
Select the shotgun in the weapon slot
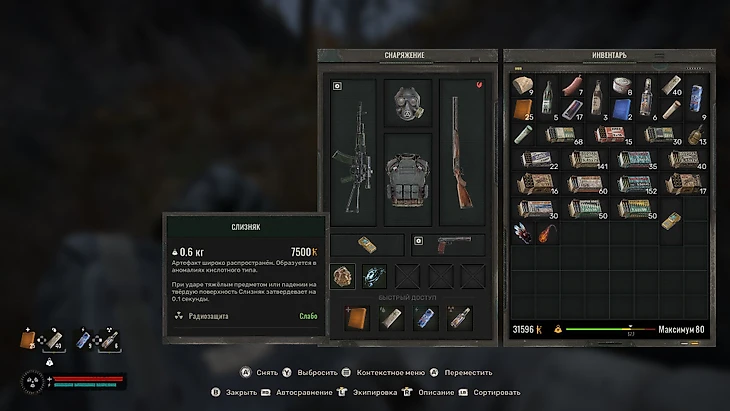(x=462, y=155)
